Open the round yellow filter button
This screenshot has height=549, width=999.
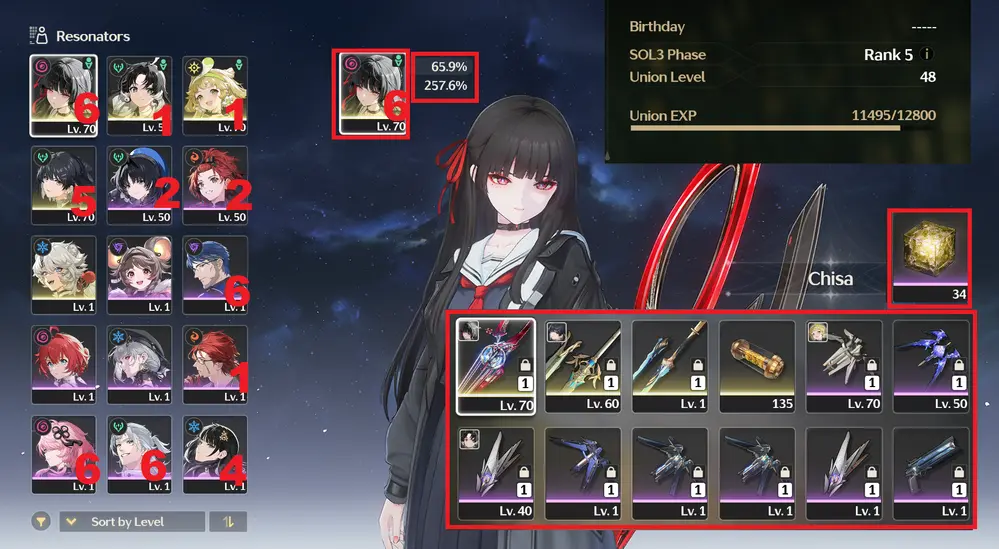pyautogui.click(x=41, y=522)
